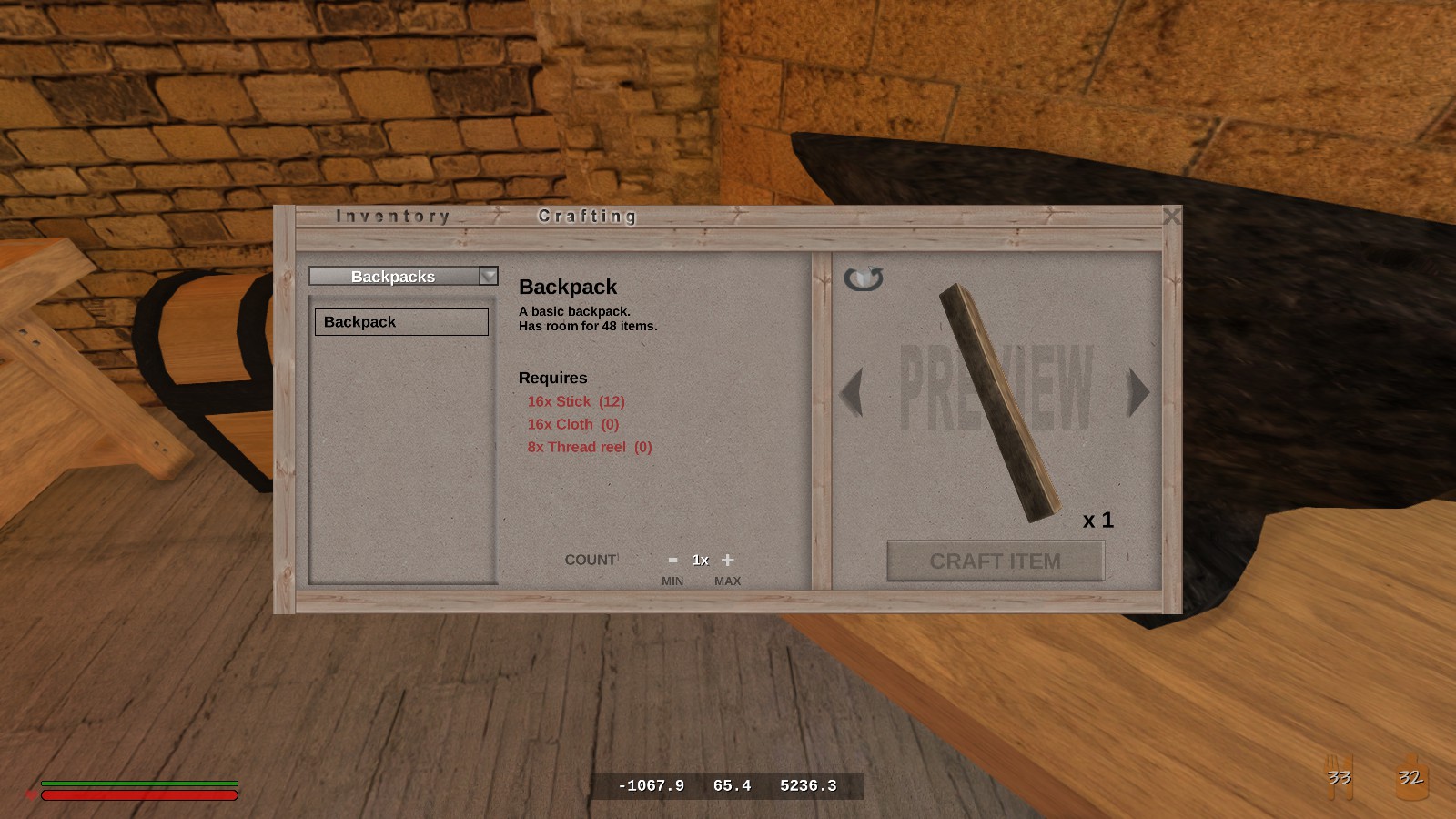
Task: Select the Backpack recipe in the list
Action: coord(401,322)
